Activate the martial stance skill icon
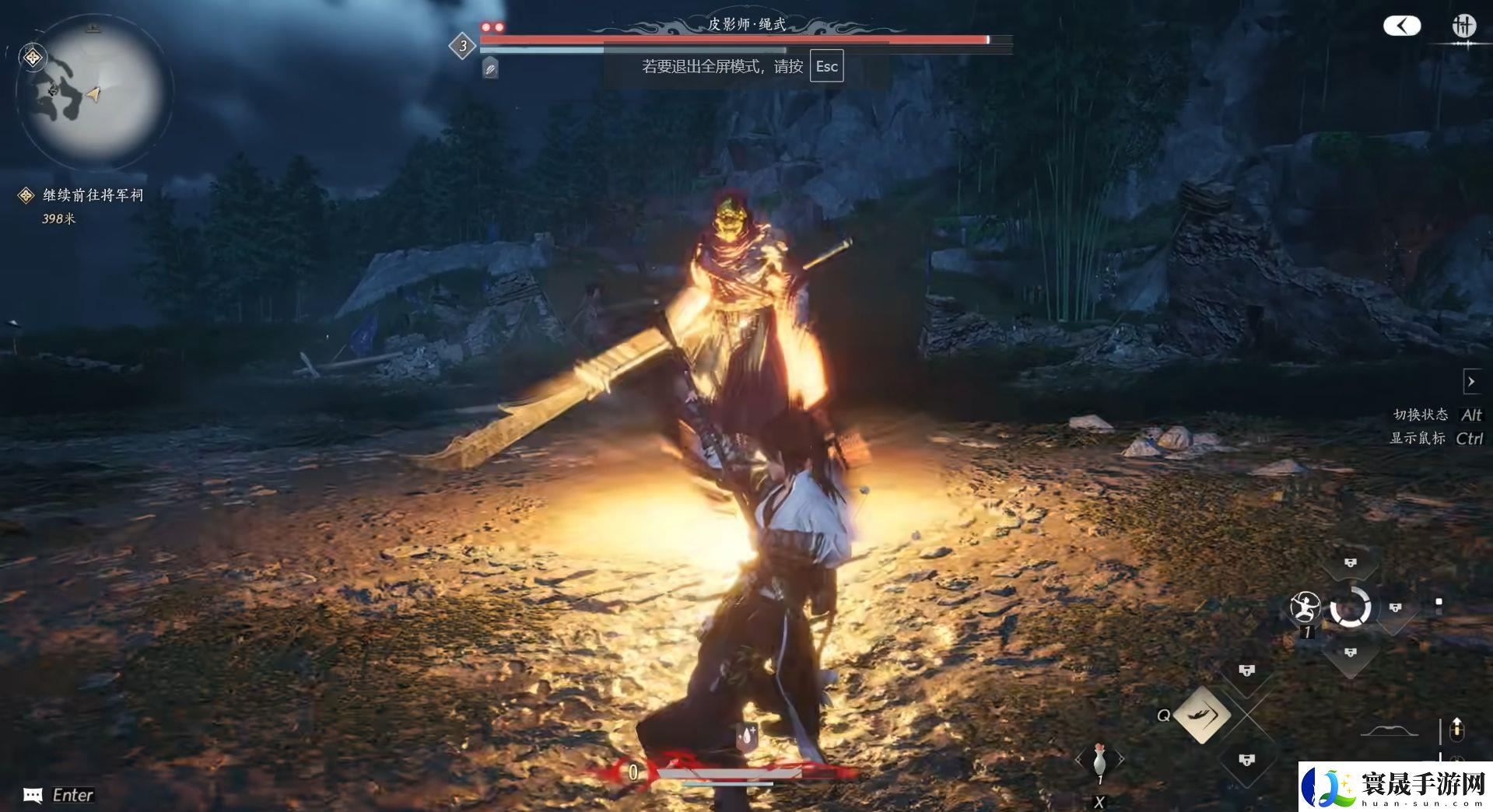Image resolution: width=1493 pixels, height=812 pixels. 1305,607
